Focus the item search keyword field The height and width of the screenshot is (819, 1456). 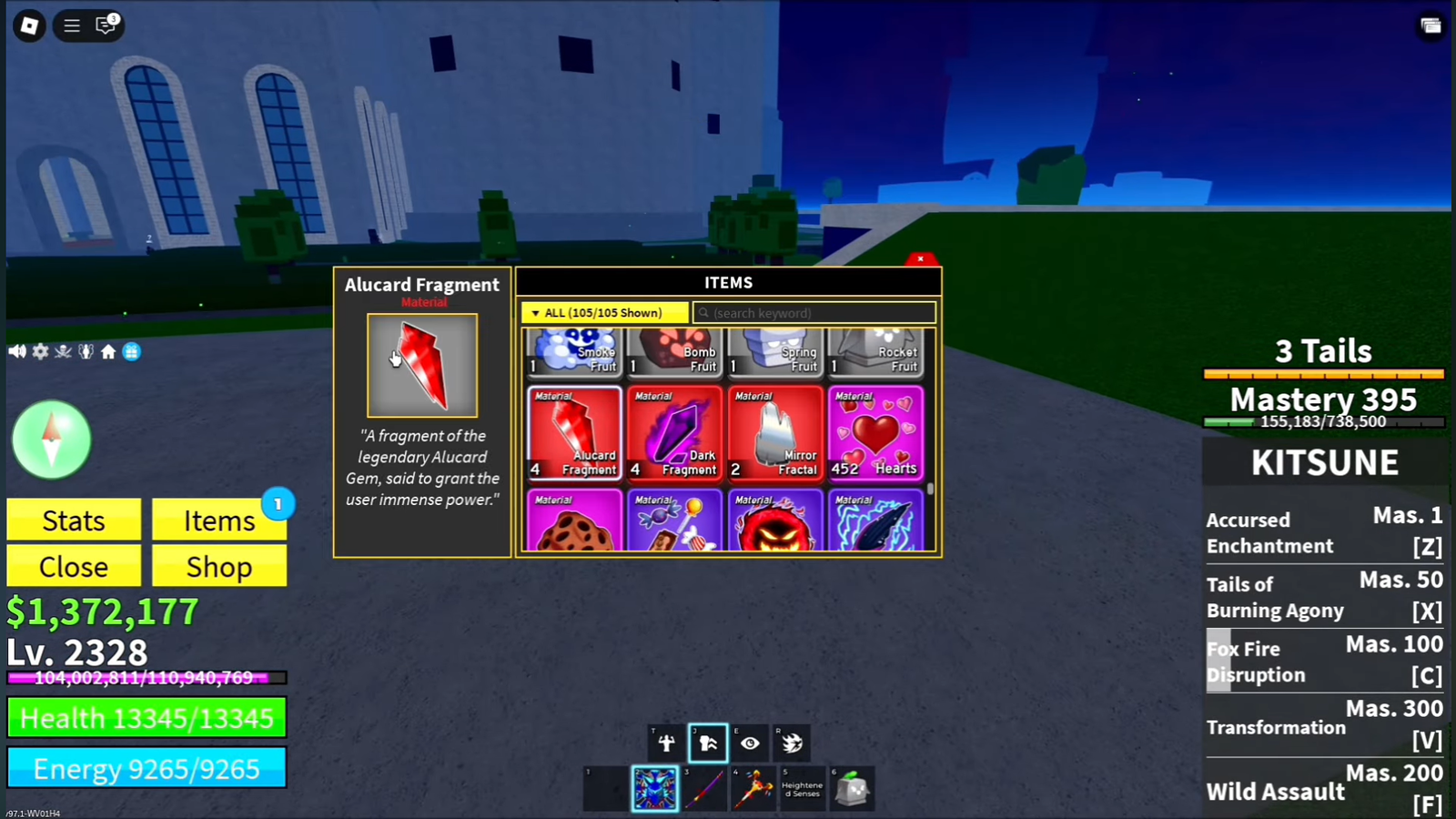click(x=814, y=313)
